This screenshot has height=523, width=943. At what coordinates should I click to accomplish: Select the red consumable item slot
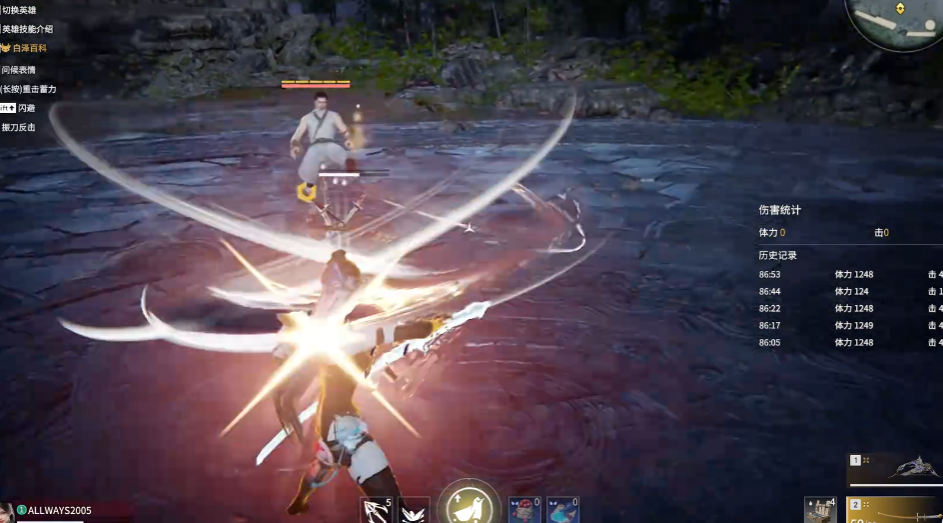pyautogui.click(x=524, y=510)
